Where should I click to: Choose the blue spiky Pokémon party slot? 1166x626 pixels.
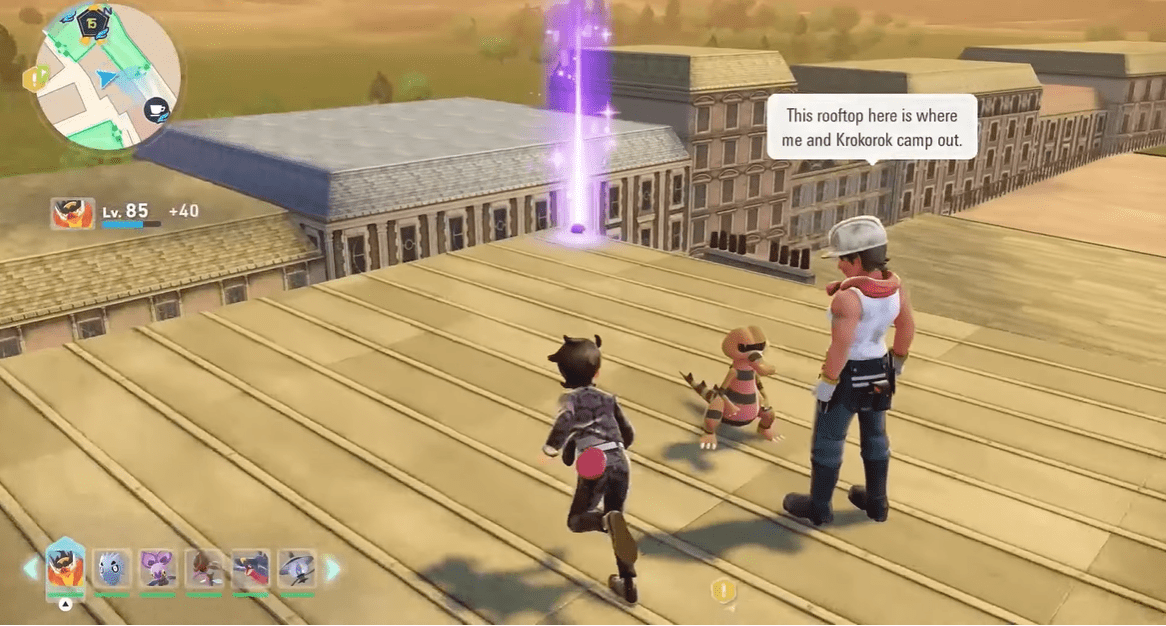click(112, 569)
